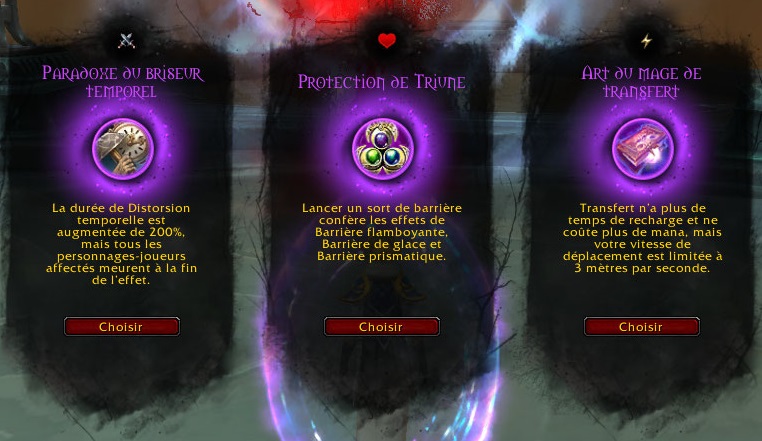Image resolution: width=762 pixels, height=441 pixels.
Task: Pick the Art du mage de transfert power
Action: point(641,327)
